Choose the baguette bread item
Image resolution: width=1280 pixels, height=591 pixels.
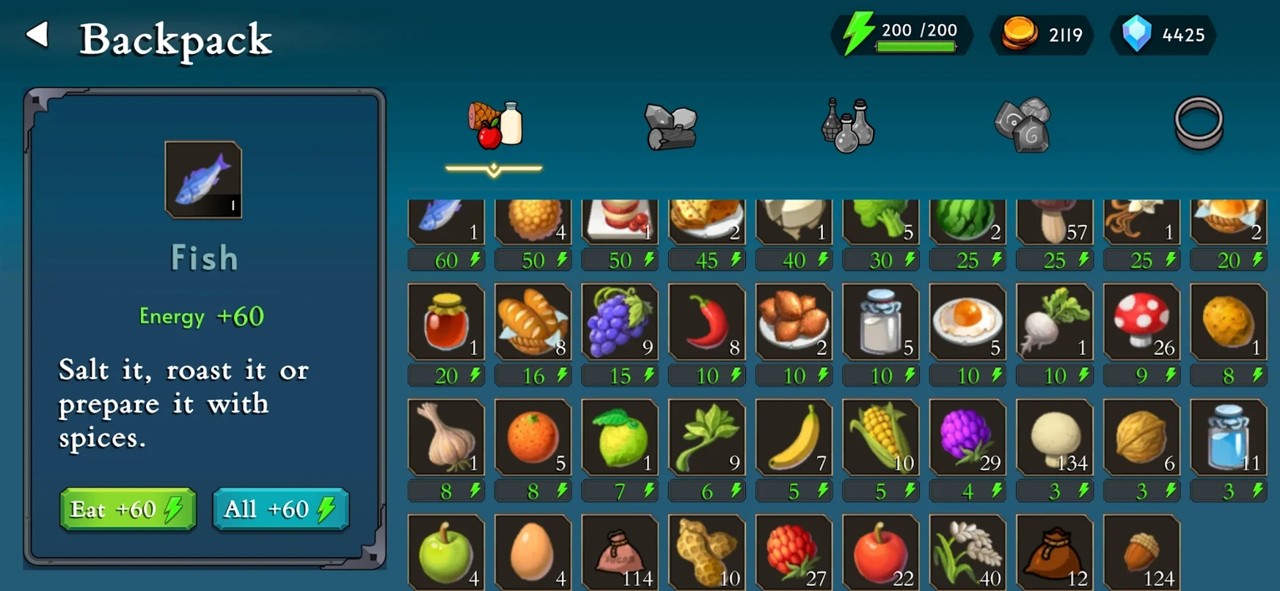point(533,322)
